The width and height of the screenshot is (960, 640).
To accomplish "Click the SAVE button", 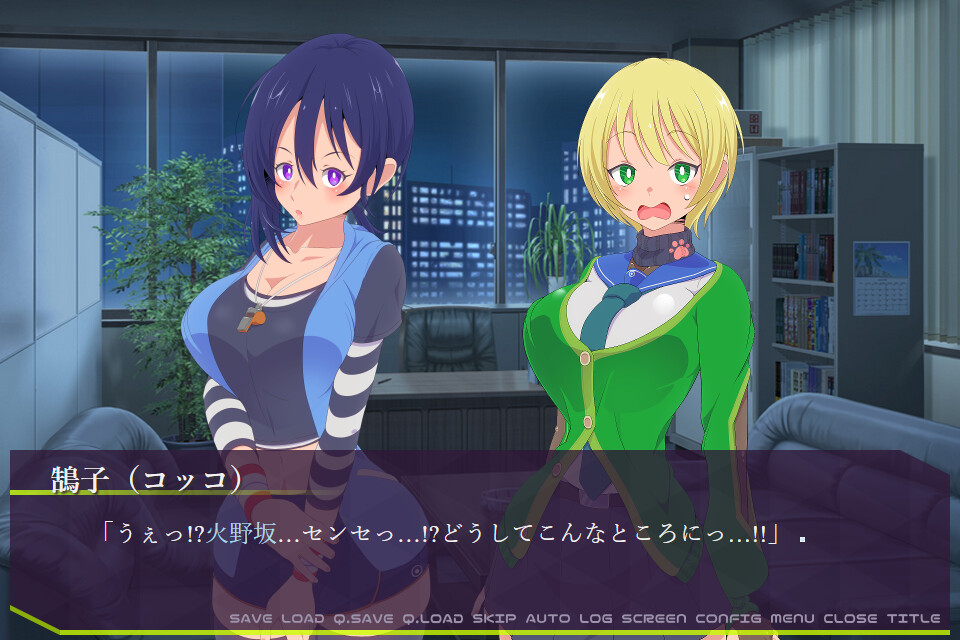I will (x=251, y=618).
